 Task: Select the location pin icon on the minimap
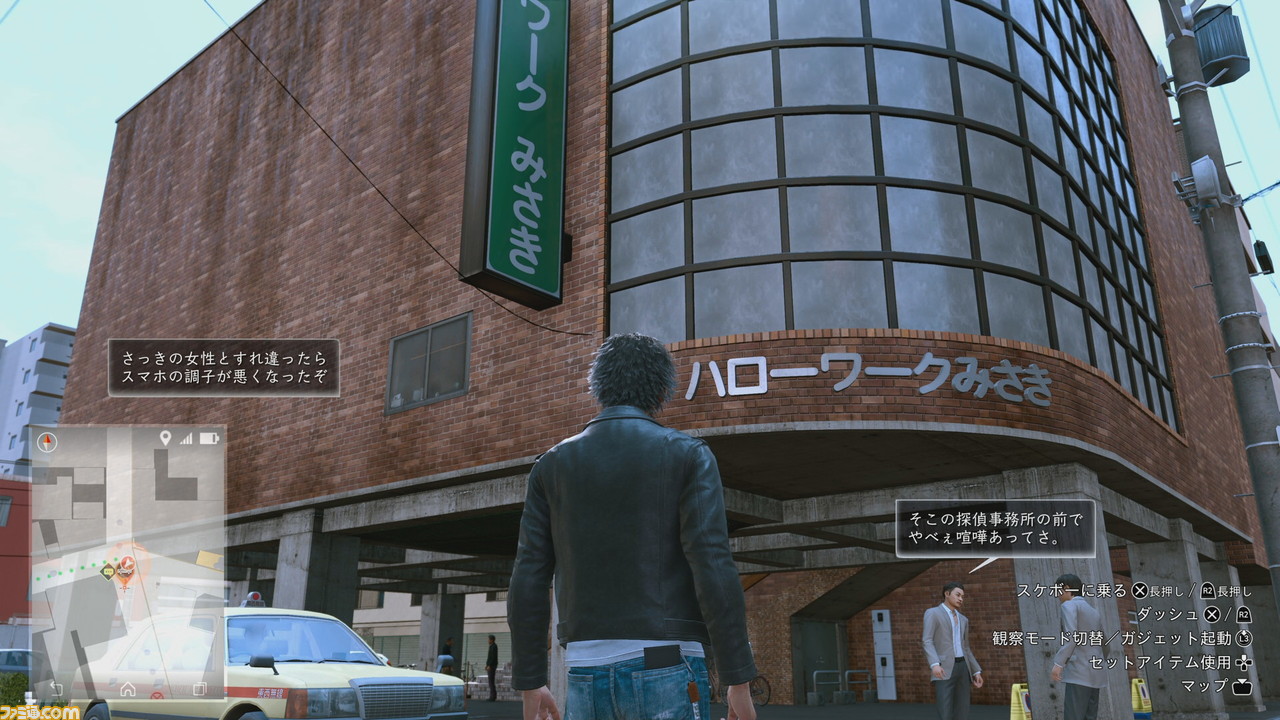[165, 438]
